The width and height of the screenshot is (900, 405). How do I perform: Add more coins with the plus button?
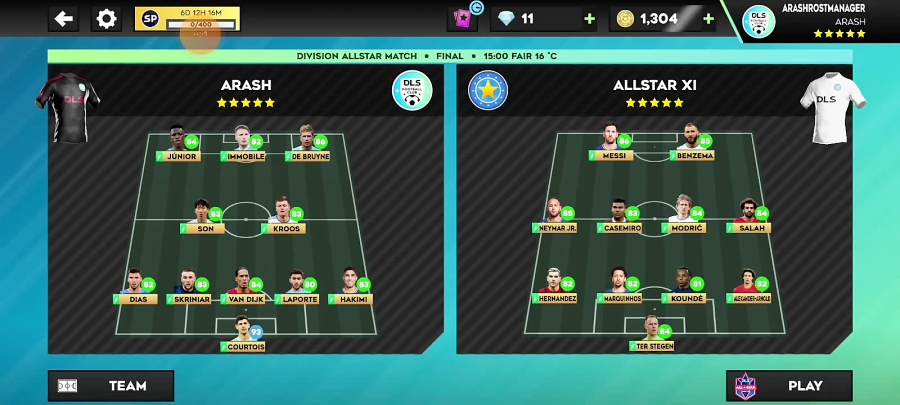709,18
